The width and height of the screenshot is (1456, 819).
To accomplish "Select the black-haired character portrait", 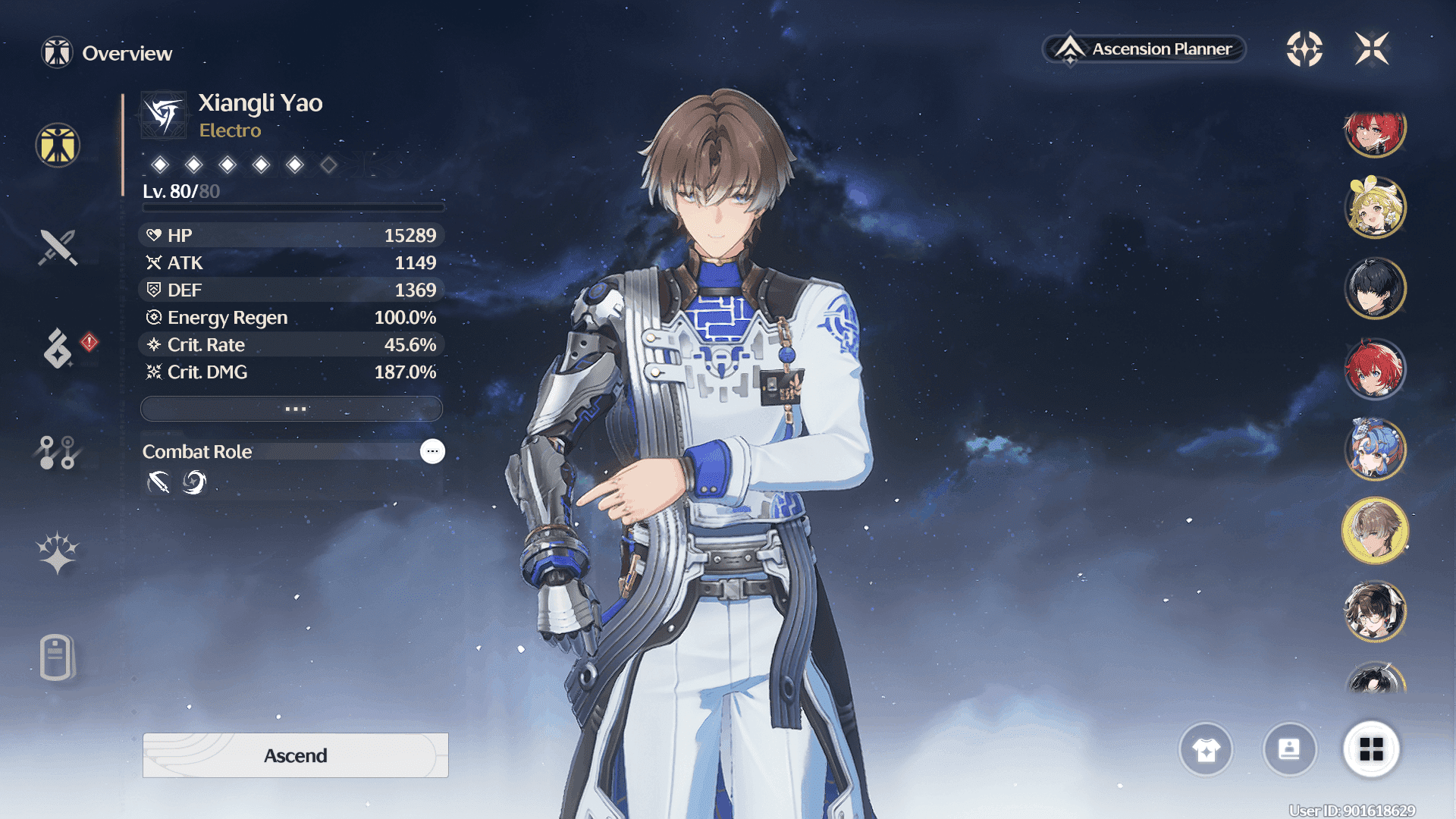I will 1374,288.
